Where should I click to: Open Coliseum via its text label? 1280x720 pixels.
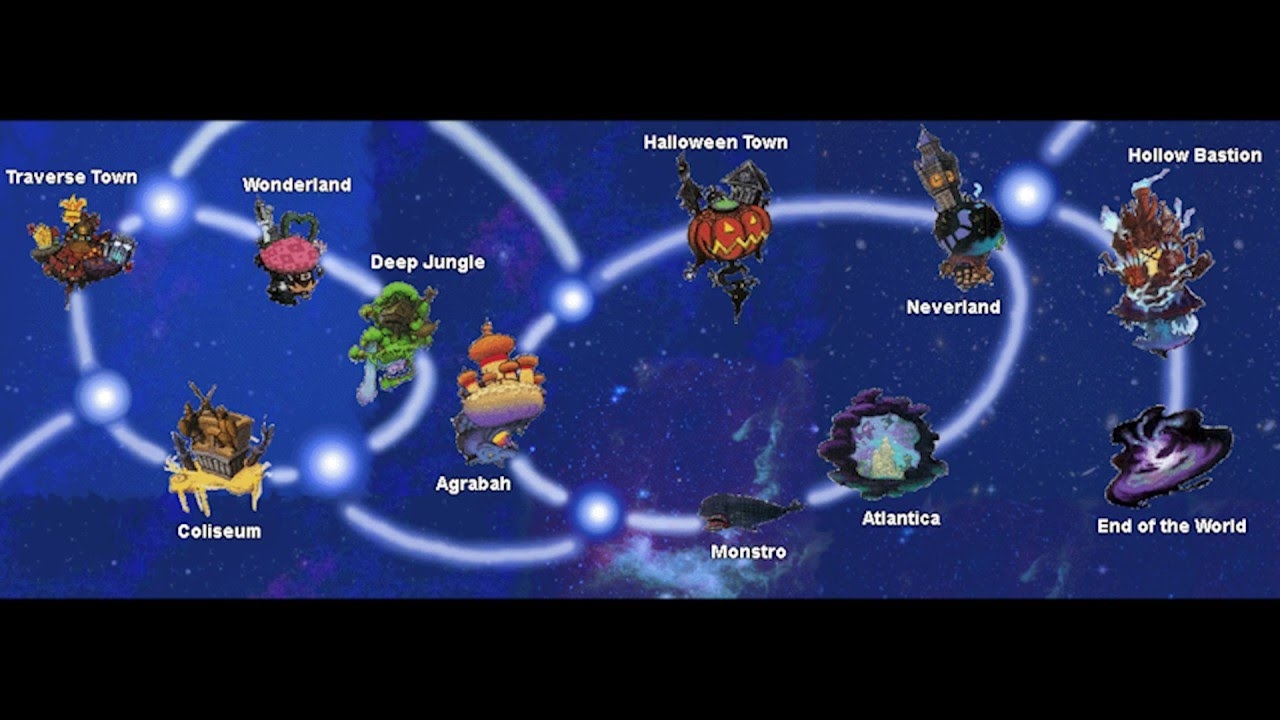[221, 531]
